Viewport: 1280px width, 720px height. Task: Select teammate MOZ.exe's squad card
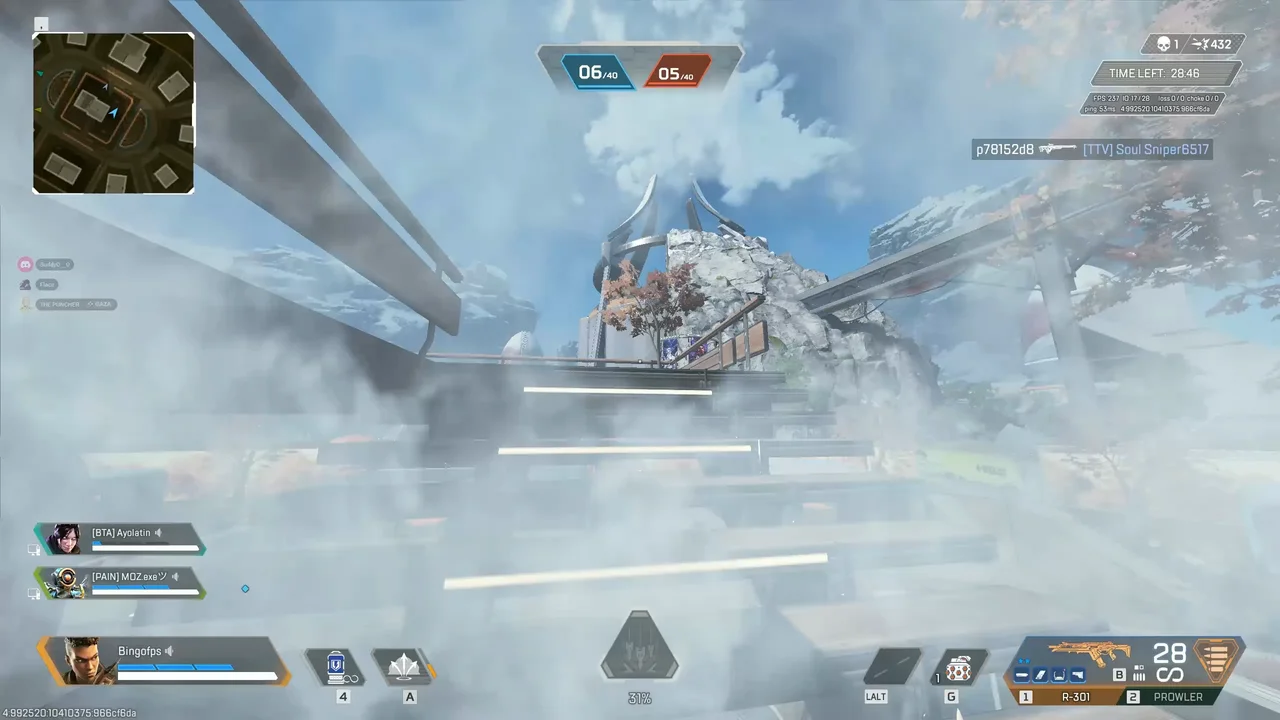[121, 583]
